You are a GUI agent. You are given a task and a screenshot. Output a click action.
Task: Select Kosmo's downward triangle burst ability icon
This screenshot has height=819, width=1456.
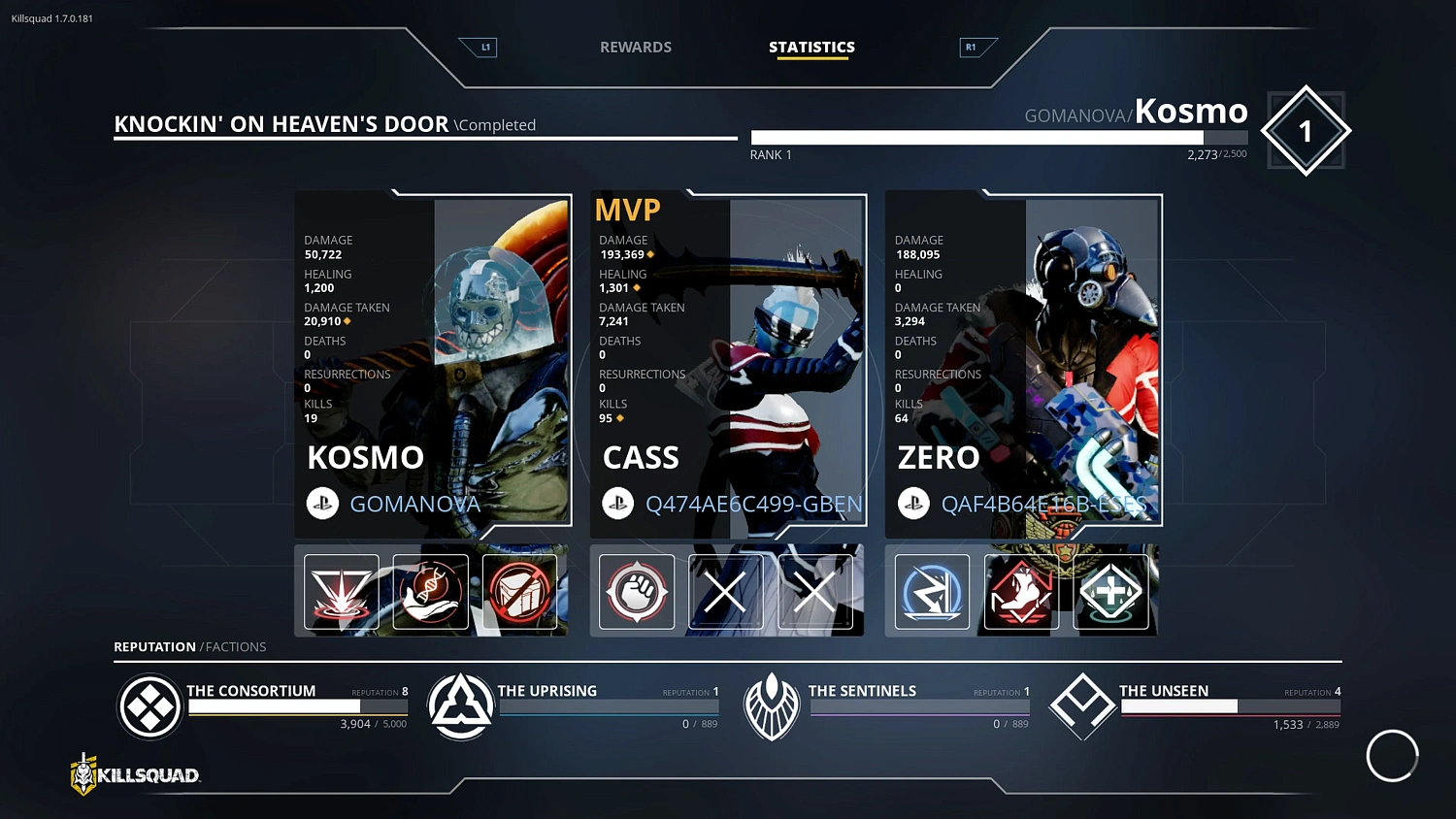pyautogui.click(x=341, y=591)
